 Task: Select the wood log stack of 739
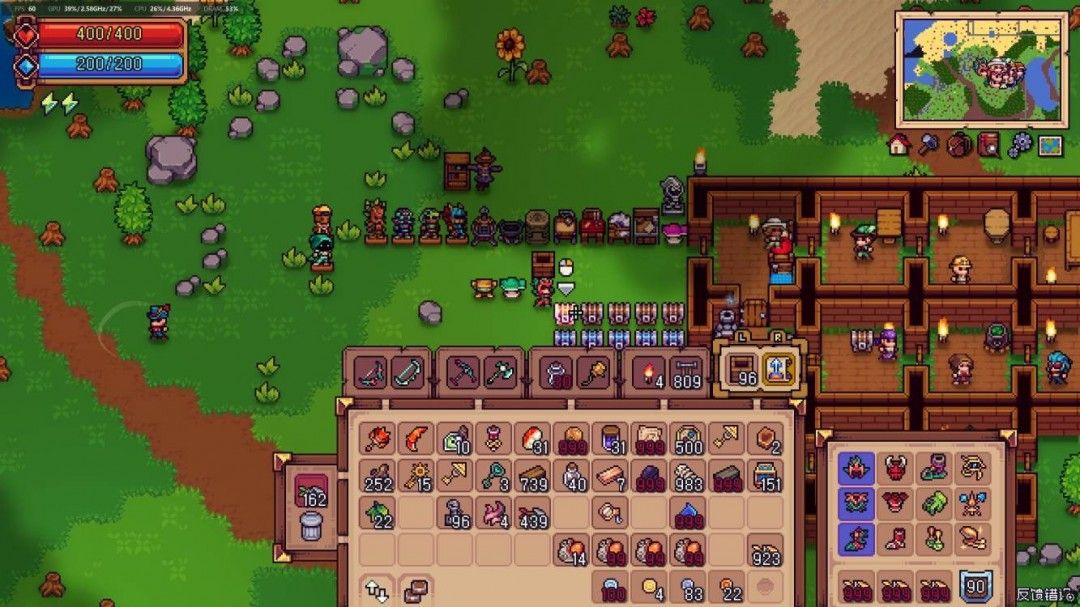coord(532,477)
